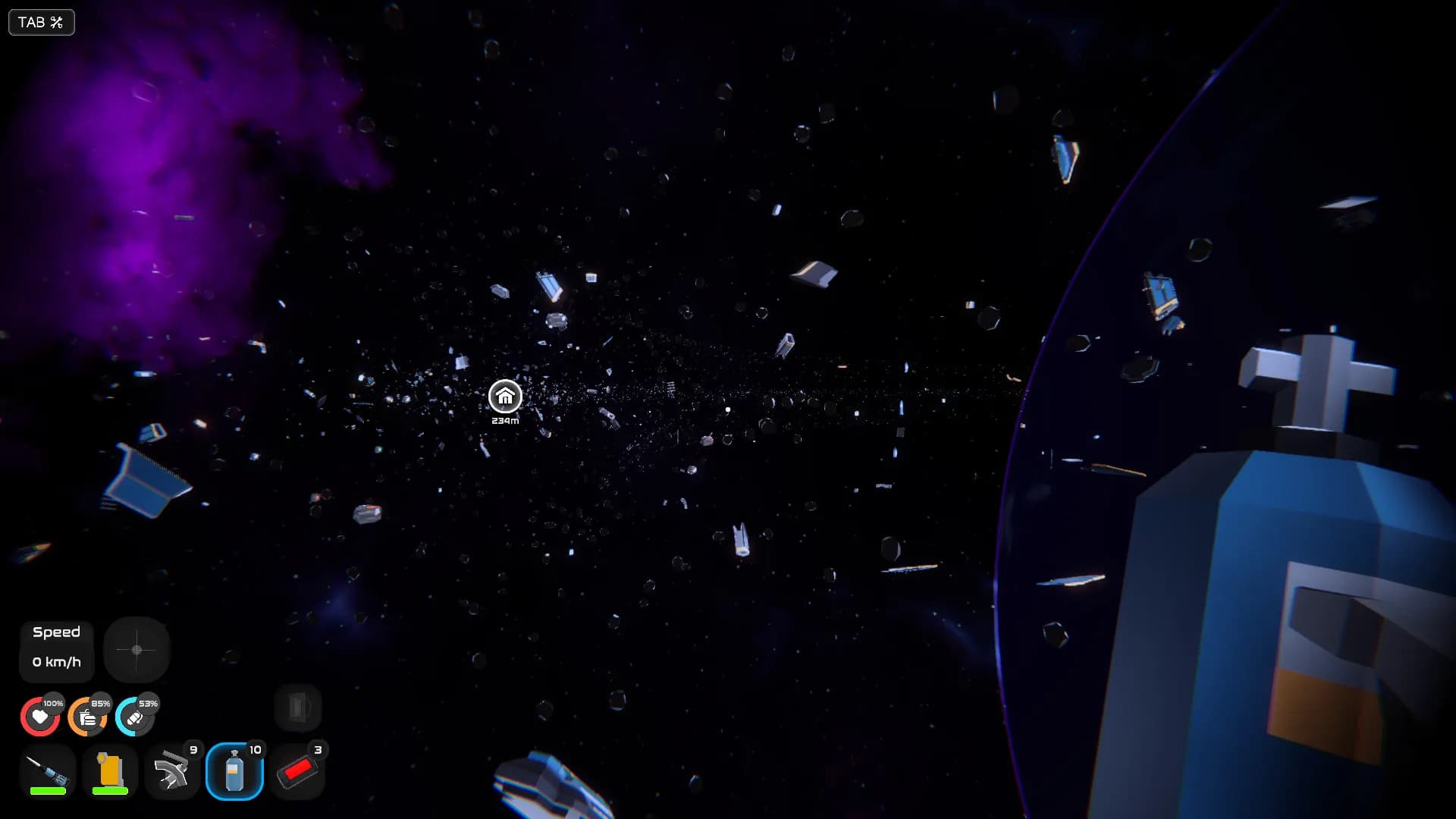Viewport: 1456px width, 819px height.
Task: Click the home base waypoint marker
Action: (505, 396)
